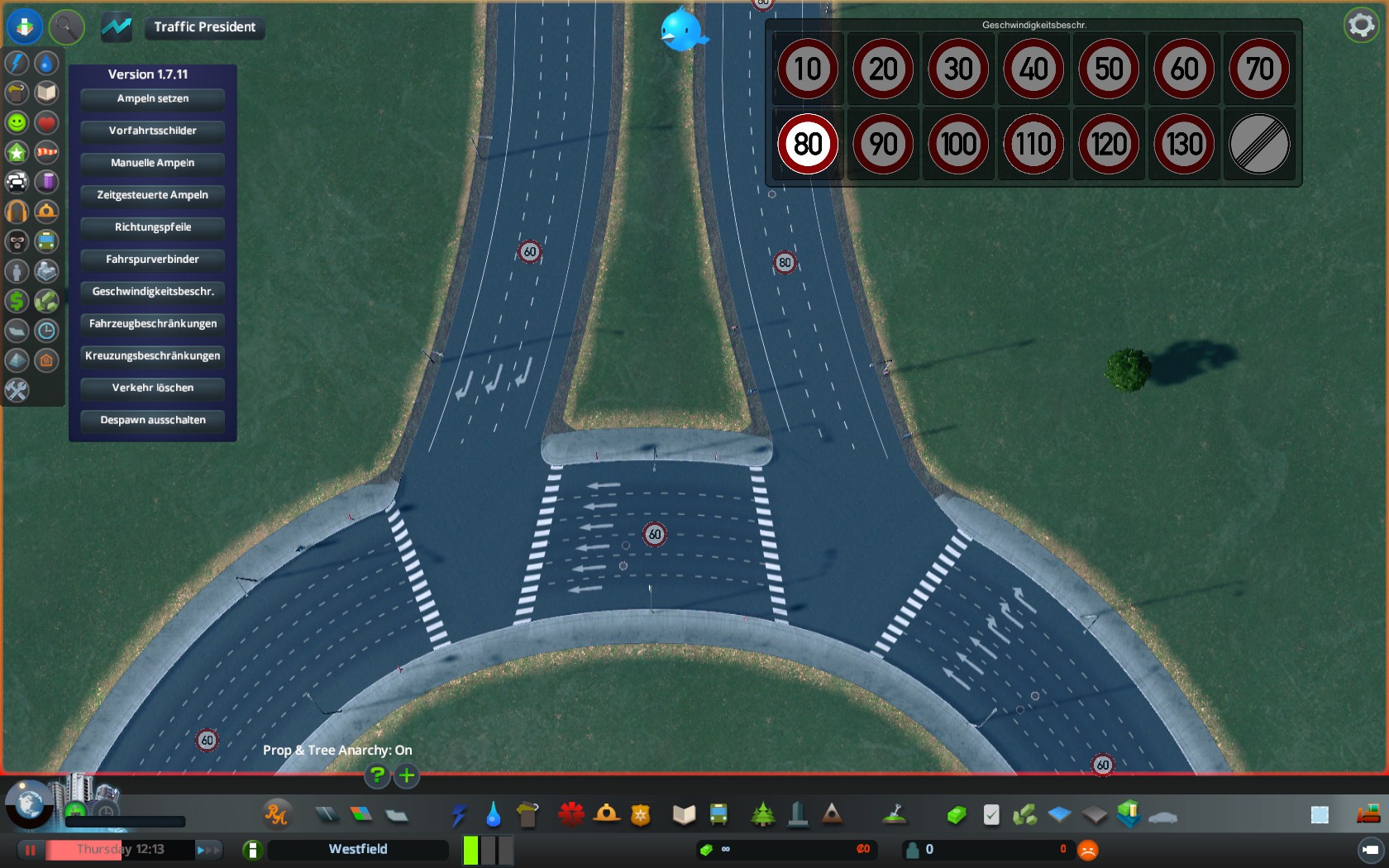Image resolution: width=1389 pixels, height=868 pixels.
Task: Pause the game simulation
Action: pyautogui.click(x=31, y=850)
